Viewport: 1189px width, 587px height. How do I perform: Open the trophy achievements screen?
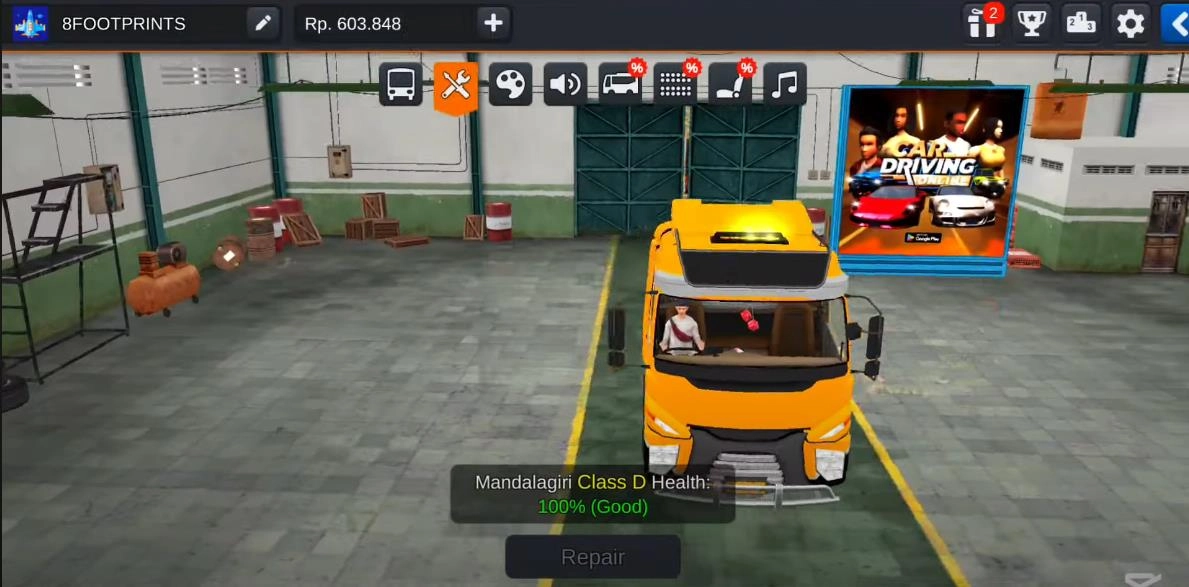[x=1031, y=23]
